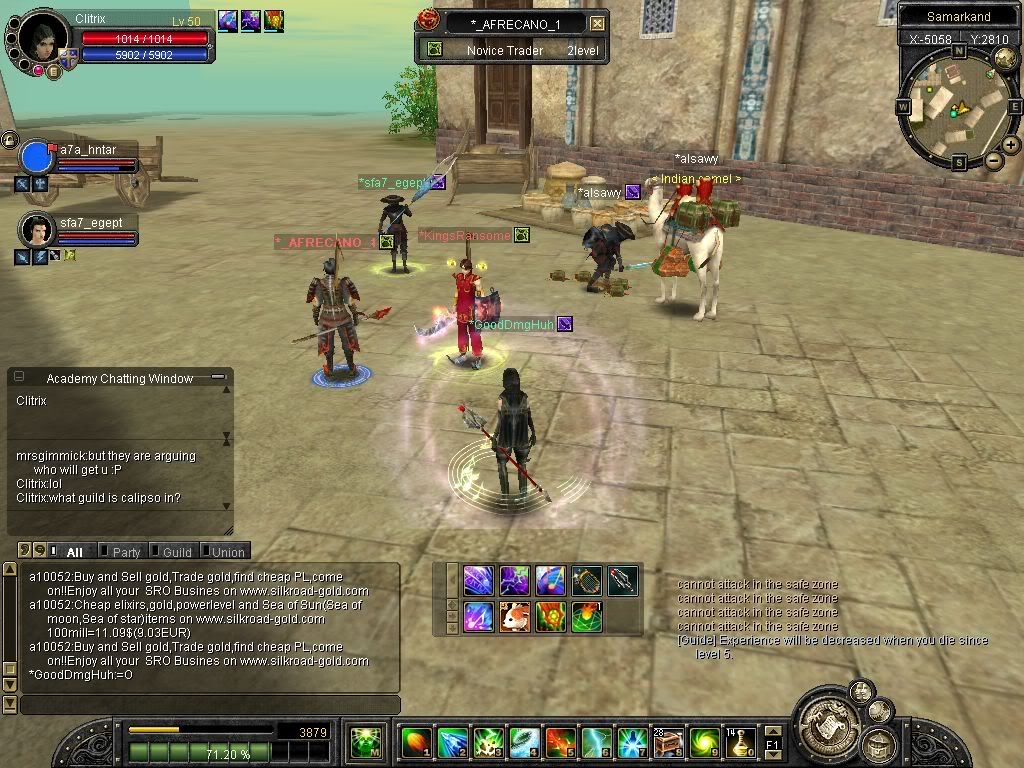Open the world map globe button
This screenshot has height=768, width=1024.
pyautogui.click(x=1005, y=58)
